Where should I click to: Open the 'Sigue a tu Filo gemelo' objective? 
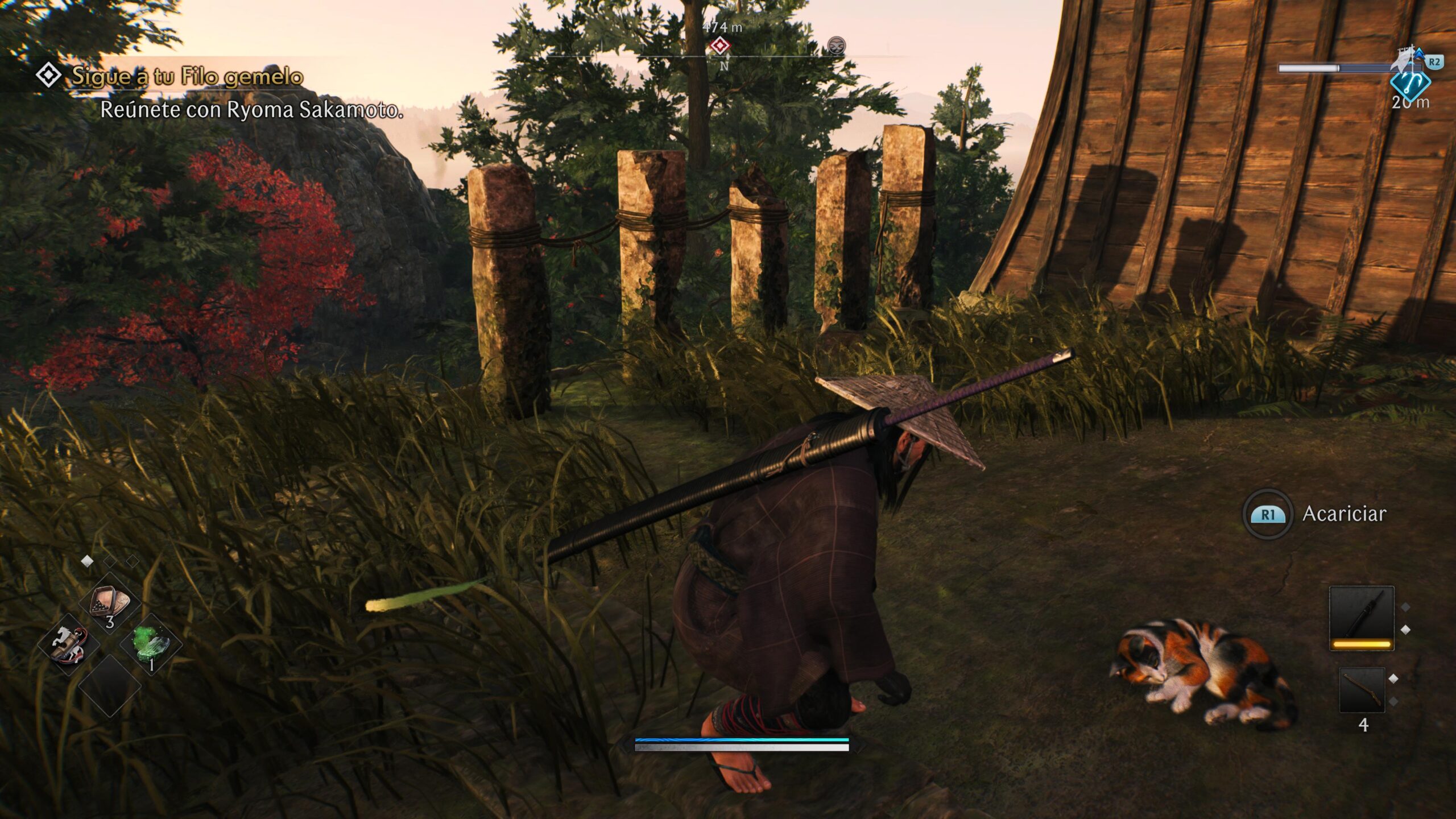187,76
